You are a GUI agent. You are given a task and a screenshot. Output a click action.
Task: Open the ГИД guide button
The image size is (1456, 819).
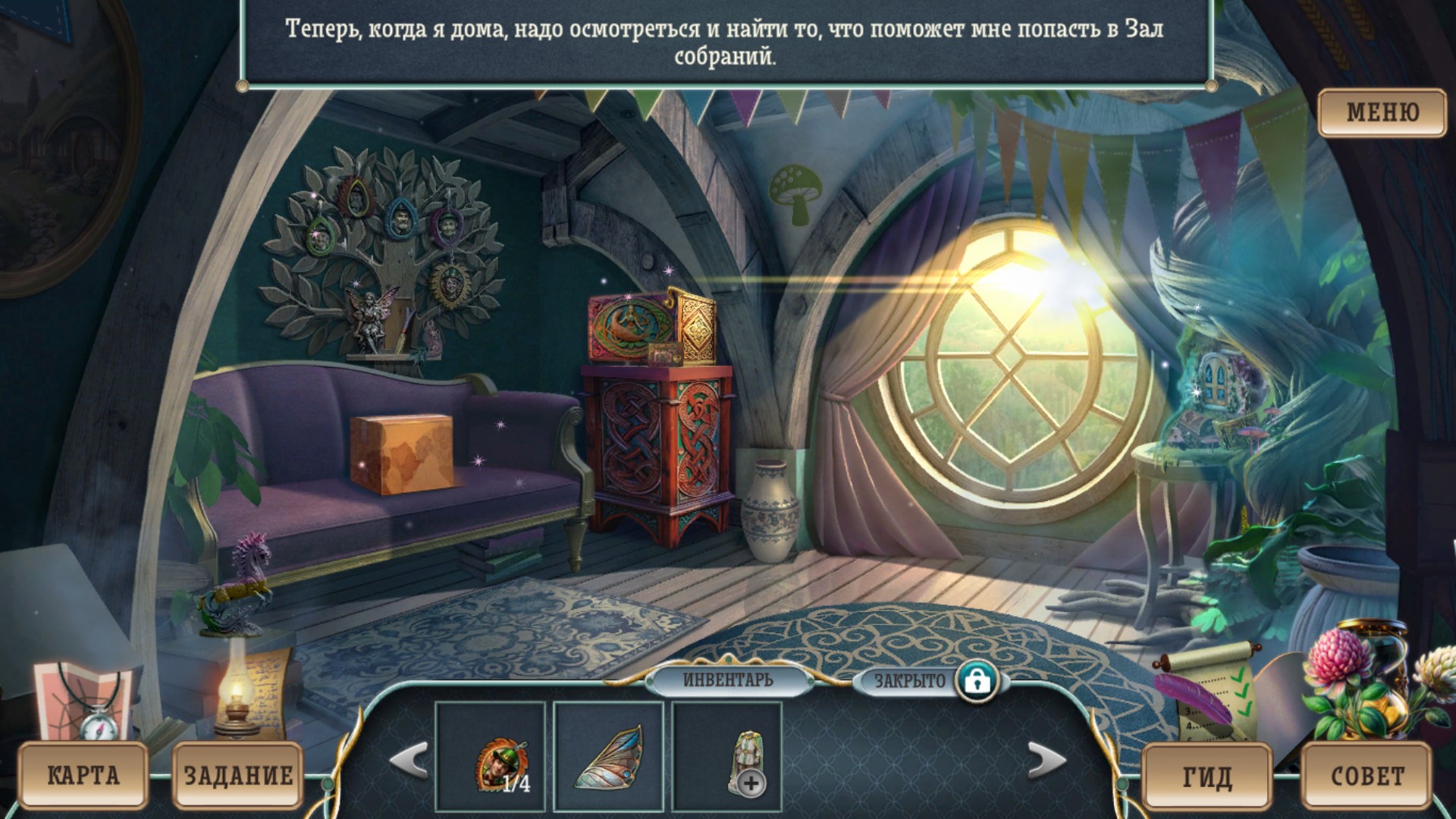[x=1207, y=777]
